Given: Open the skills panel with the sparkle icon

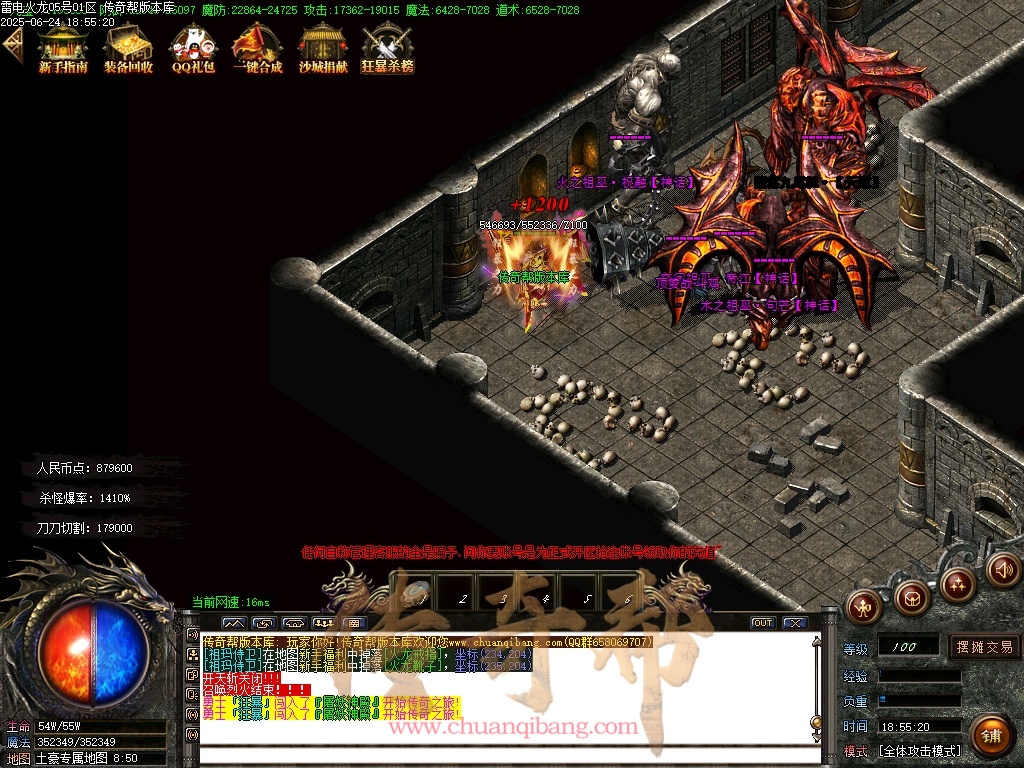Looking at the screenshot, I should 957,584.
